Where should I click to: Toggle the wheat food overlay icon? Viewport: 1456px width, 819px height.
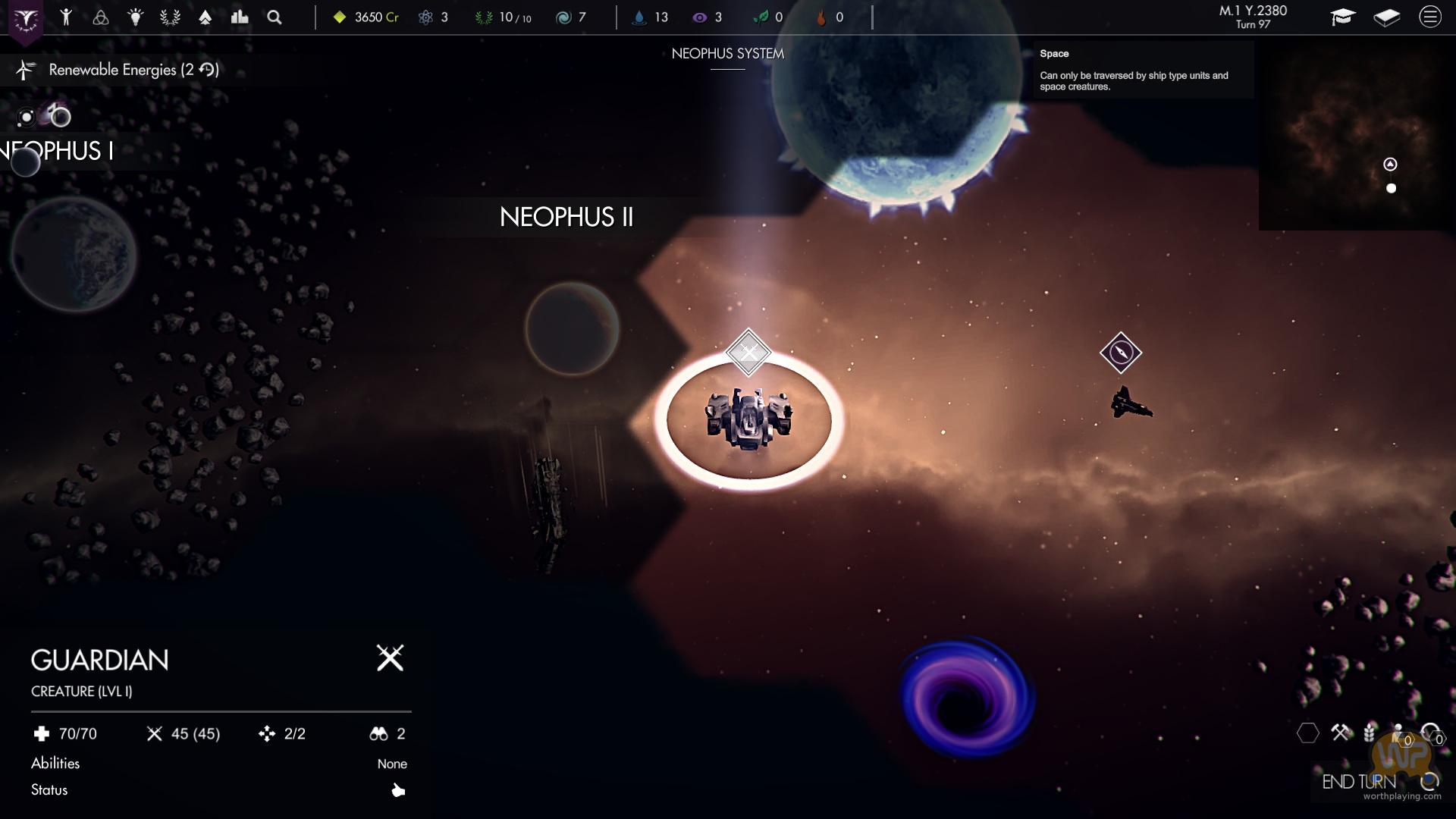coord(1370,733)
